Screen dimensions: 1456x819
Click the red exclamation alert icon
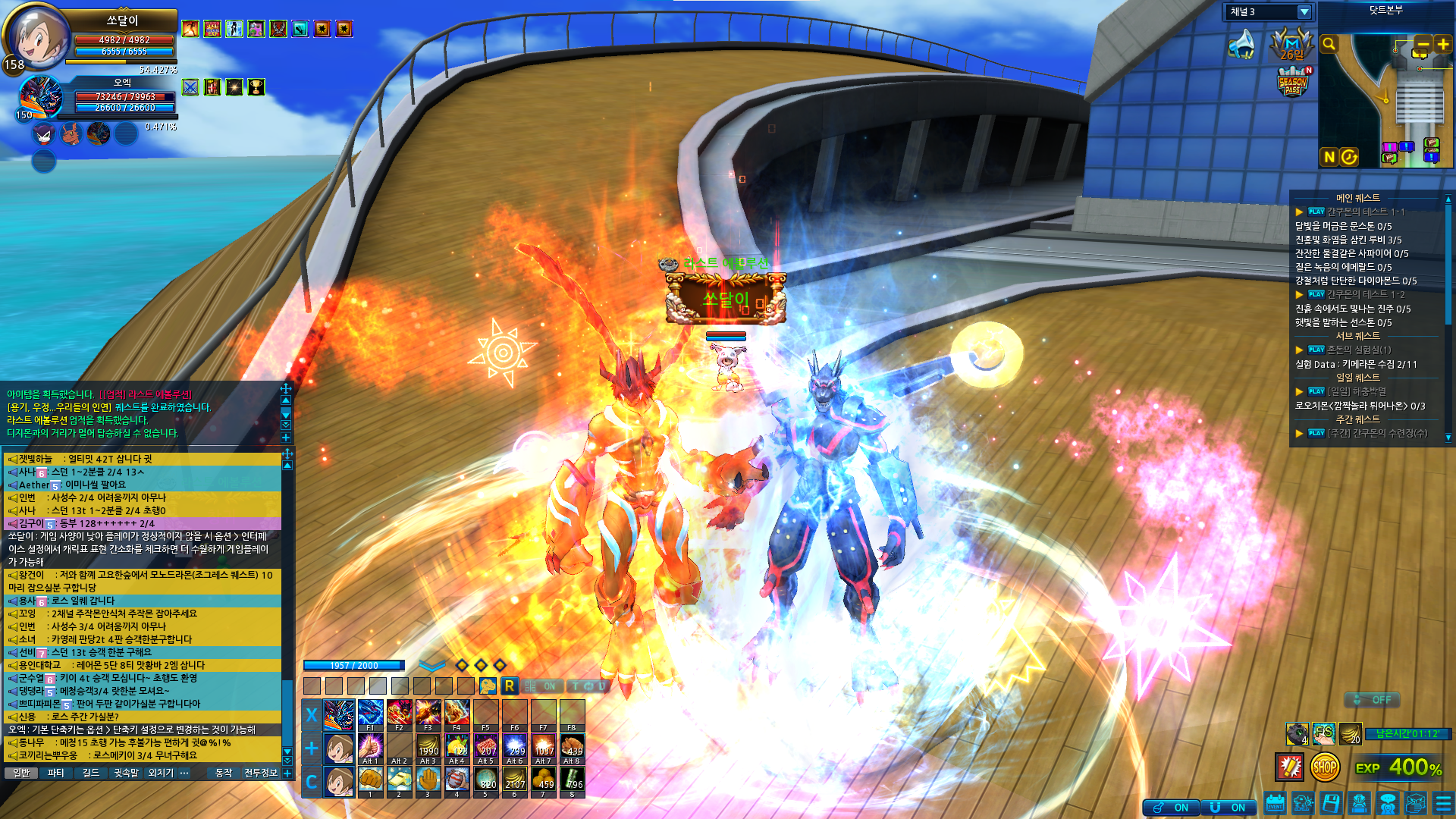click(1289, 767)
